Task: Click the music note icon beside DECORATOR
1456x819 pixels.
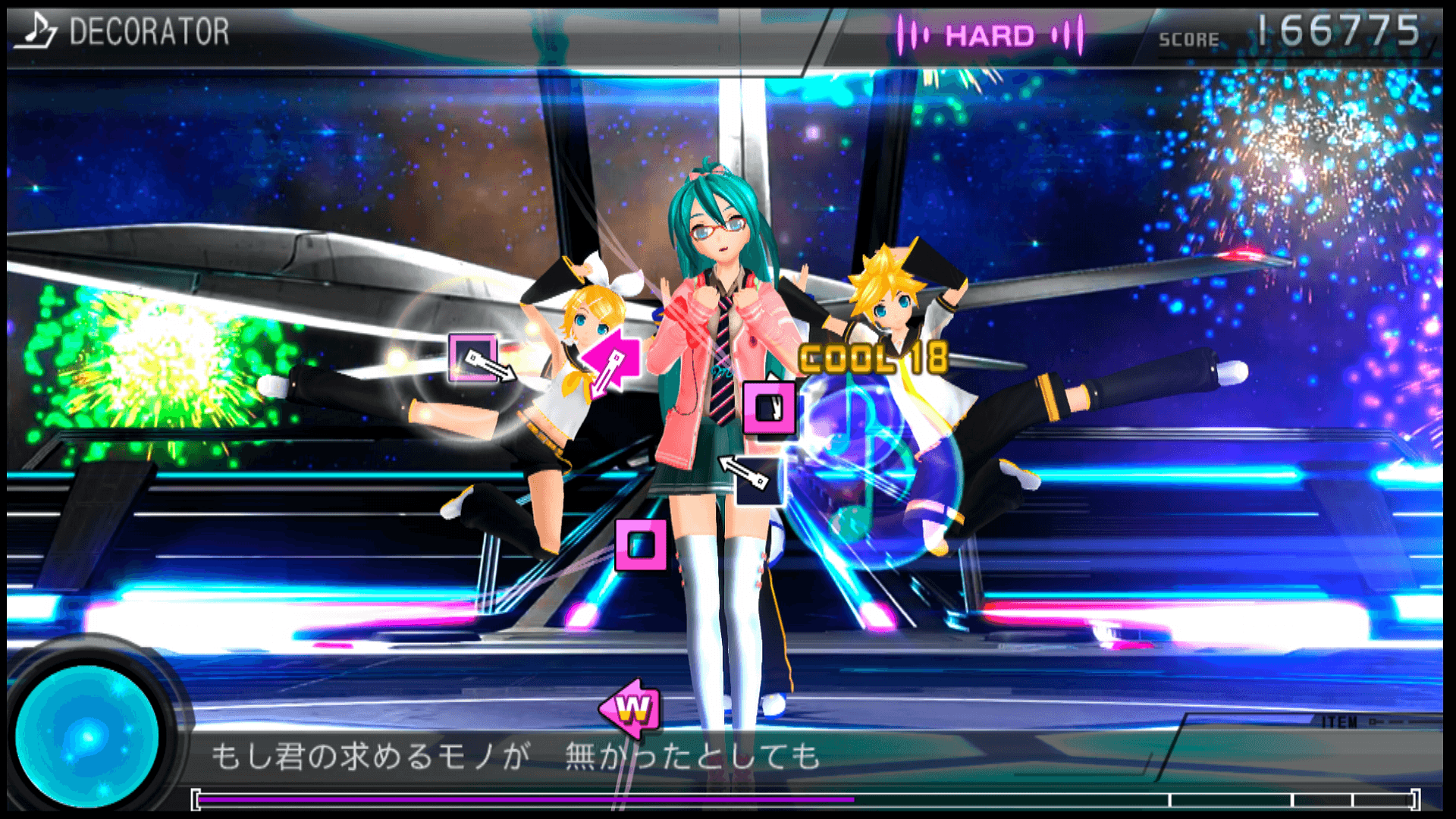Action: 36,30
